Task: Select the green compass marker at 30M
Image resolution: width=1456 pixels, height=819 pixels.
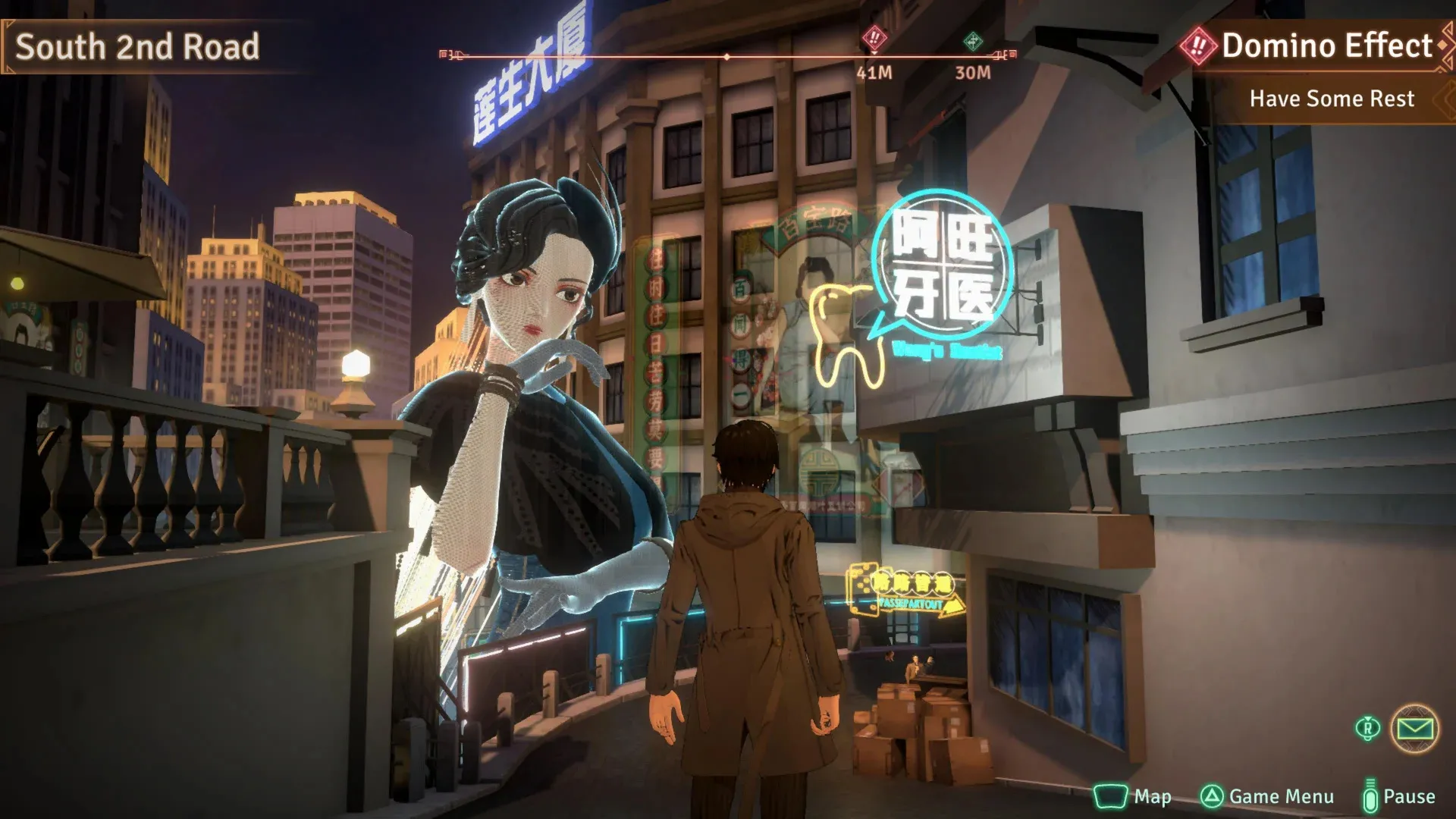Action: 972,41
